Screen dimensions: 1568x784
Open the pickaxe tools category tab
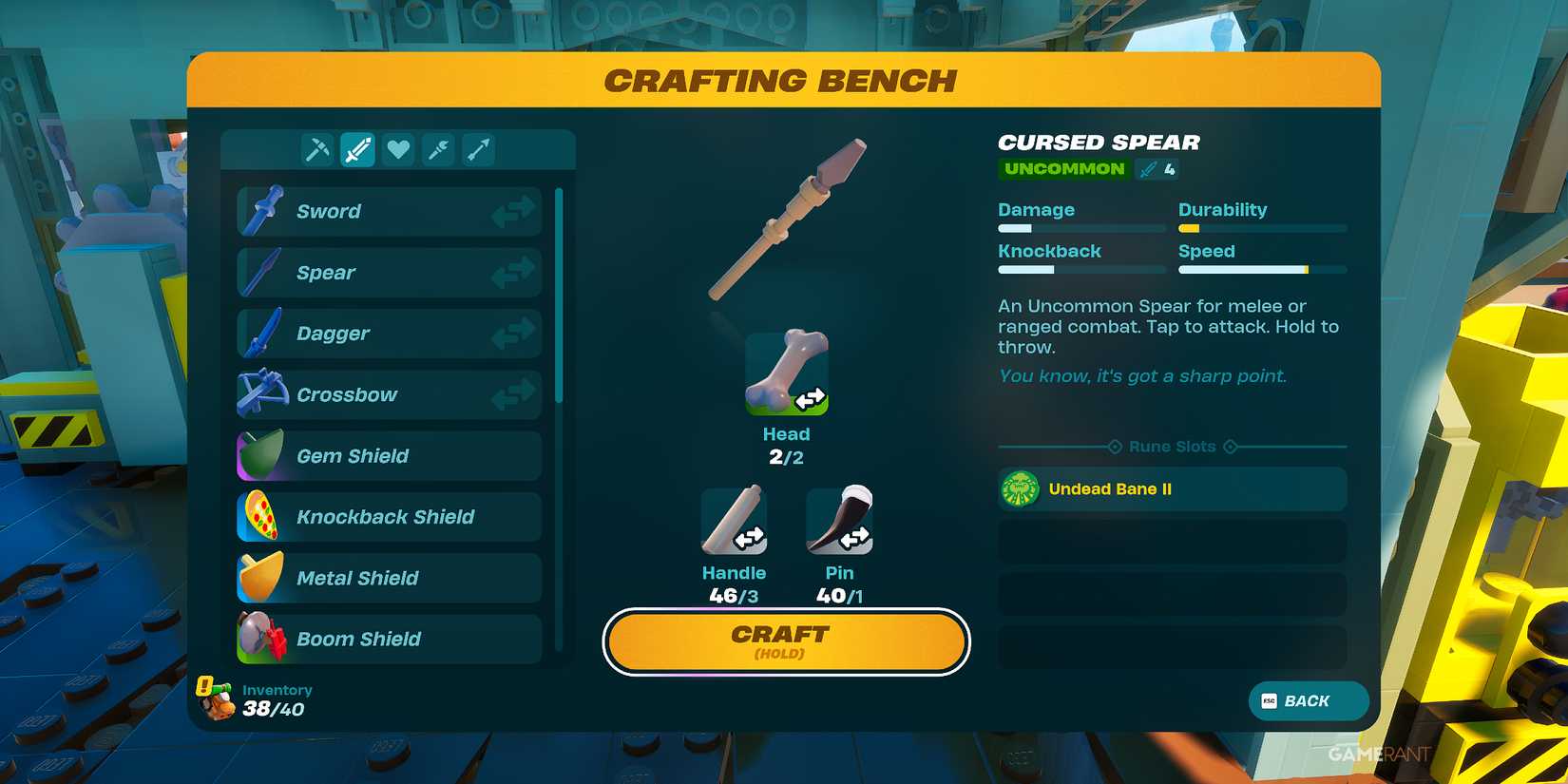[x=316, y=149]
